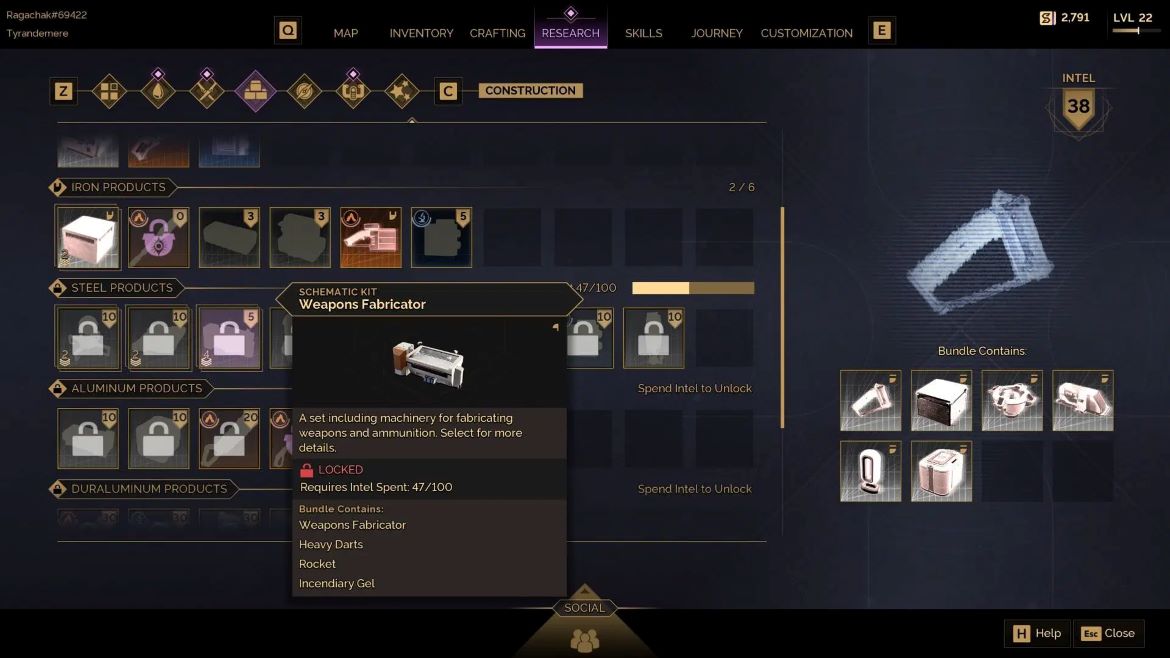Screen dimensions: 1170x658
Task: Select the oval ring-shaped bundle item
Action: pyautogui.click(x=870, y=471)
